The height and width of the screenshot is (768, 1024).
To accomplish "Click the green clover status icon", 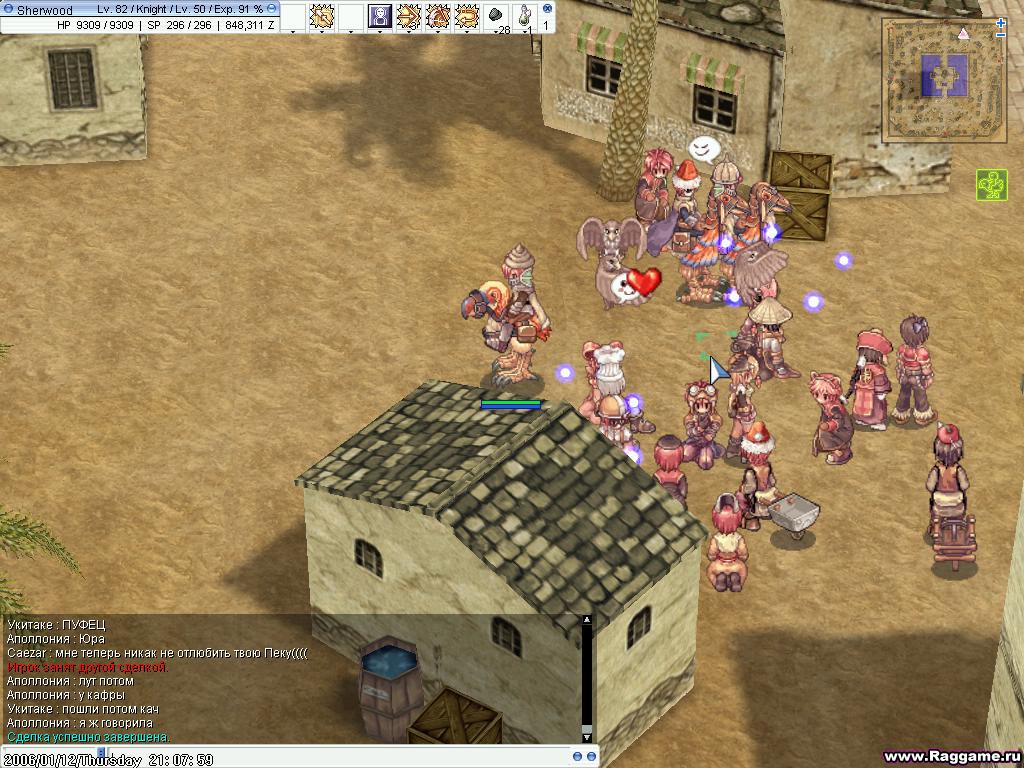I will coord(991,185).
